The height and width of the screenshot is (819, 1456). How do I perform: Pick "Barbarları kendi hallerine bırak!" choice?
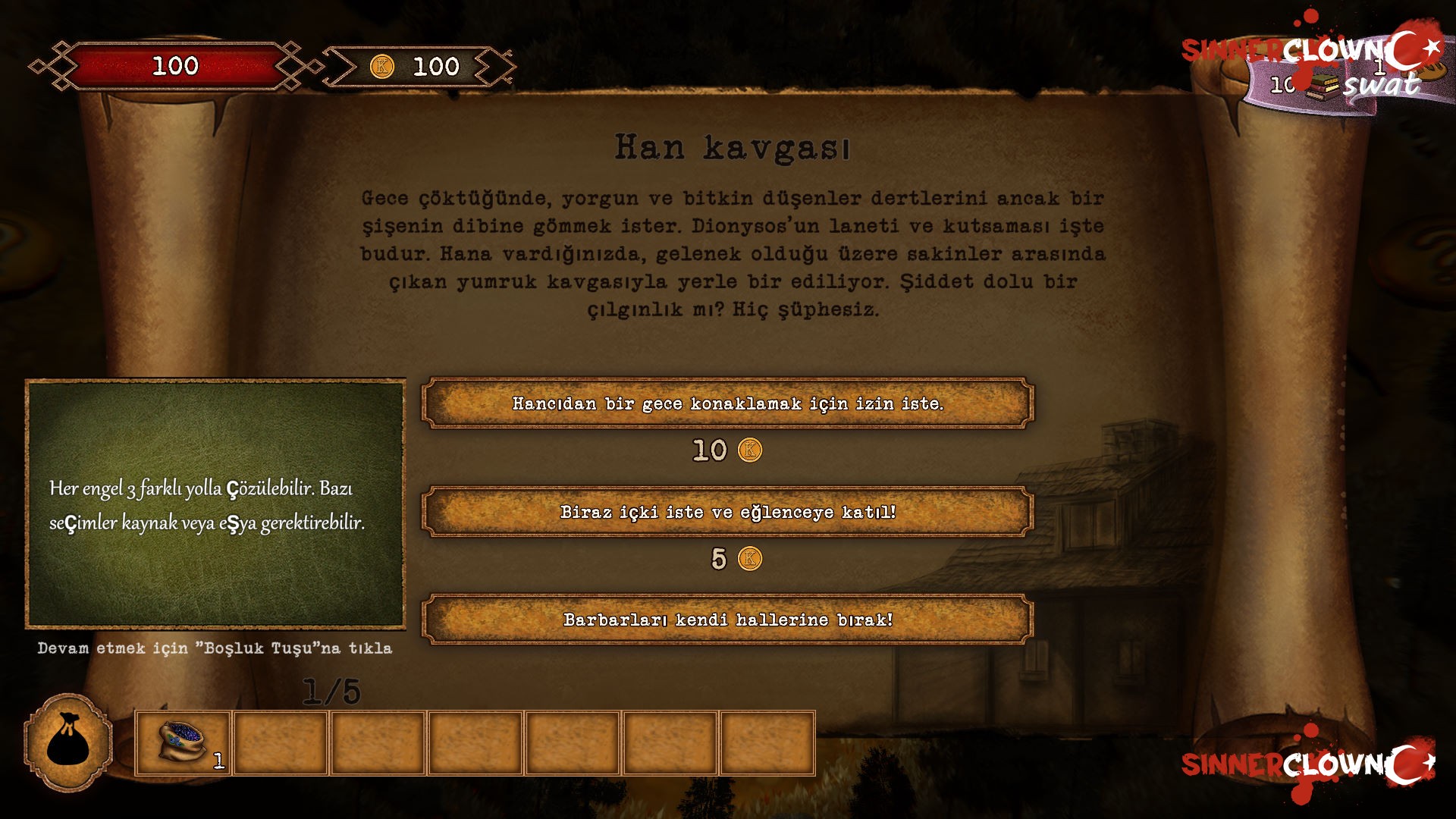tap(728, 620)
